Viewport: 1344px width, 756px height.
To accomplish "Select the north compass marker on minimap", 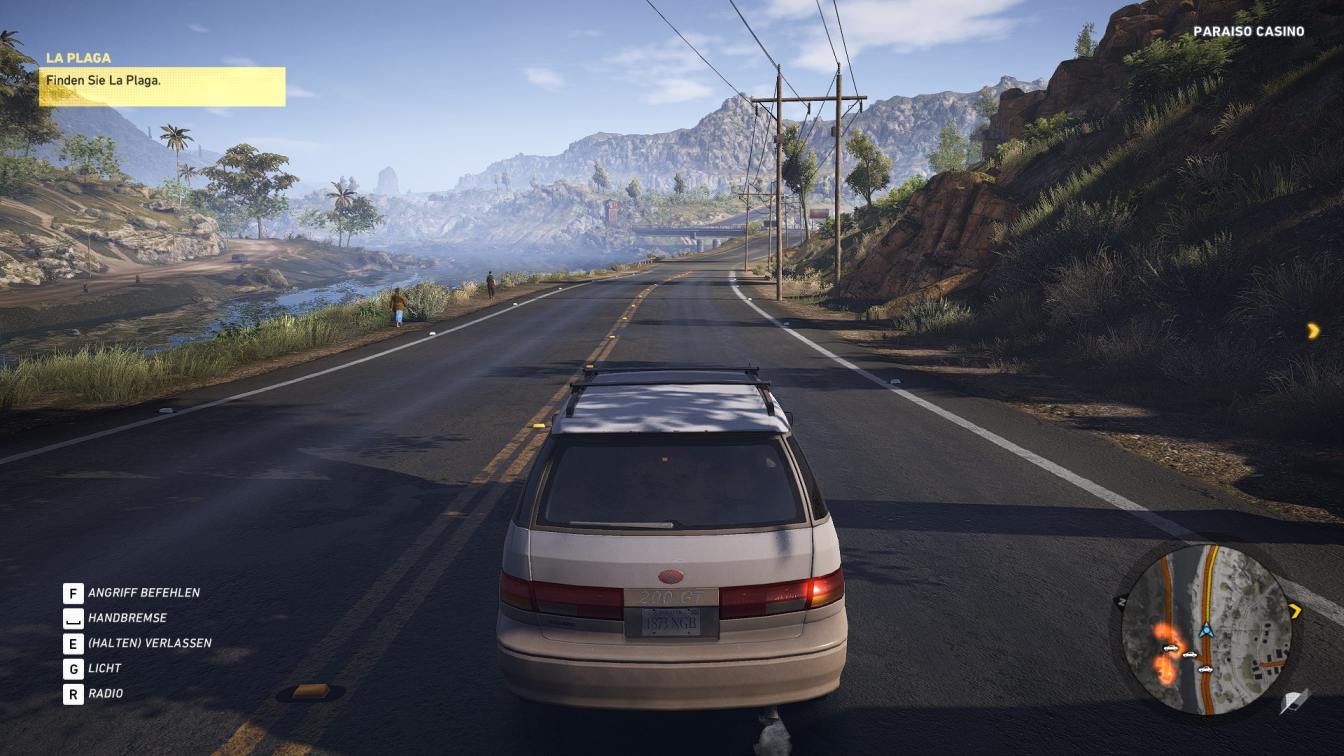I will point(1121,602).
